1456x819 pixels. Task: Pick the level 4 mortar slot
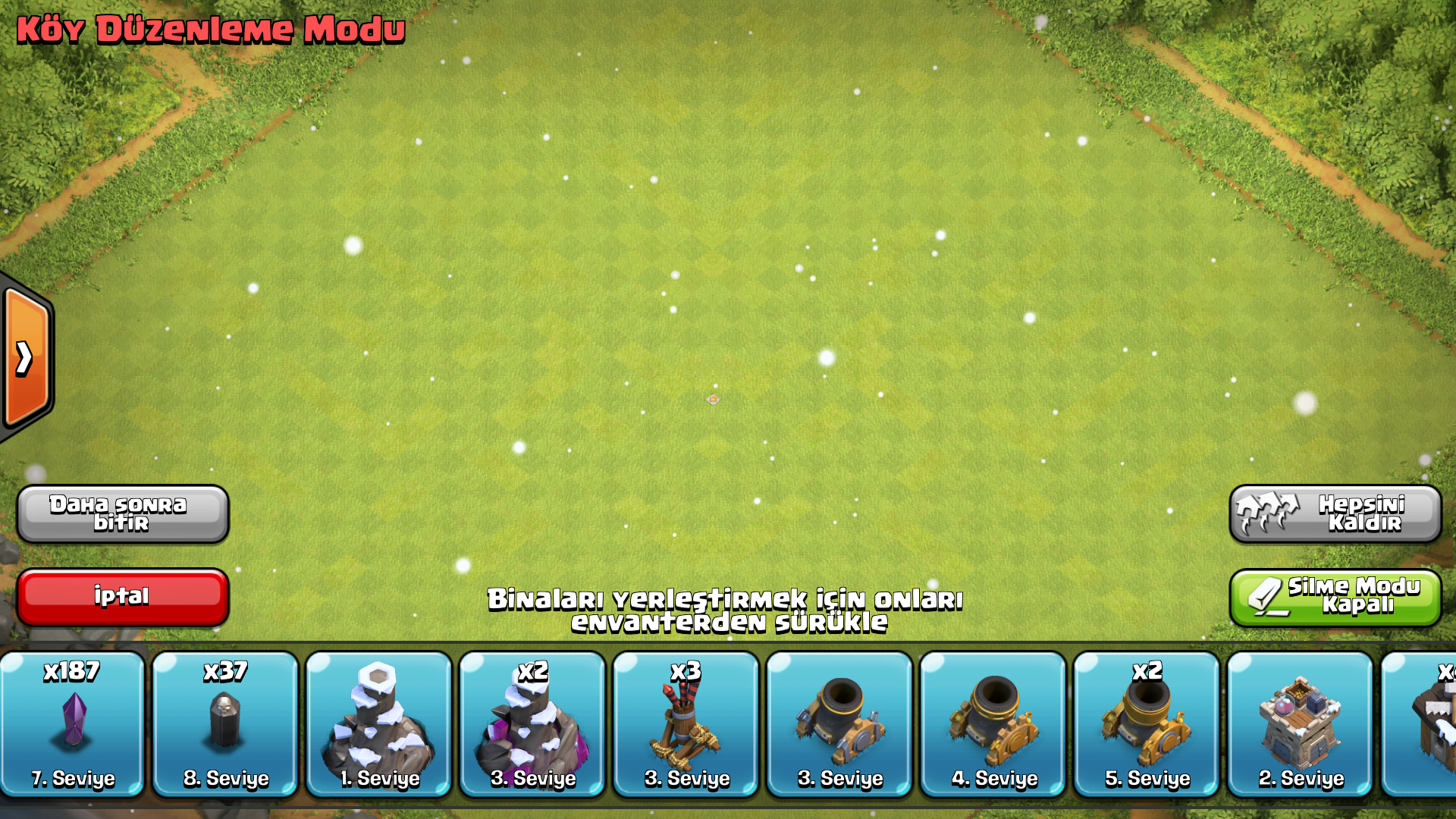pos(993,724)
